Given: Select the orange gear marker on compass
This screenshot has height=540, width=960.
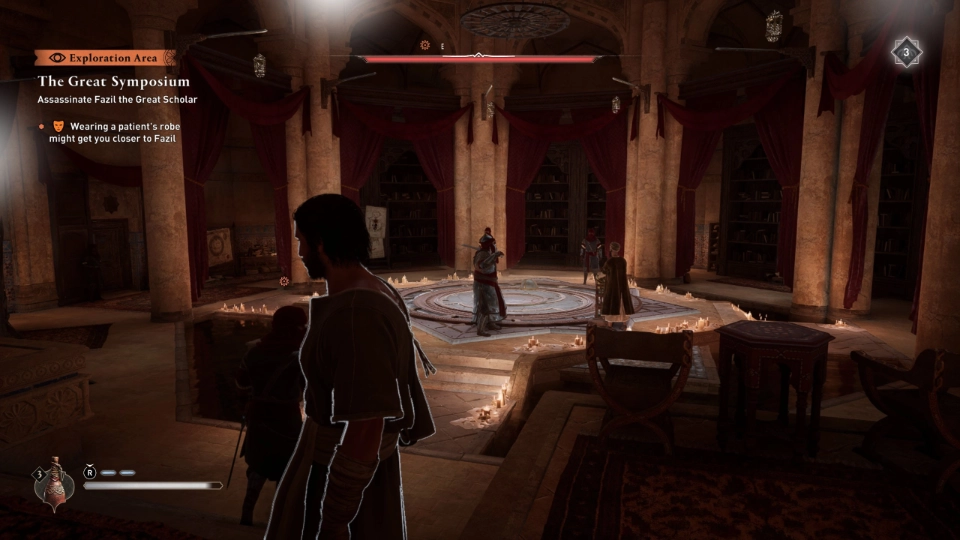Looking at the screenshot, I should (x=425, y=45).
